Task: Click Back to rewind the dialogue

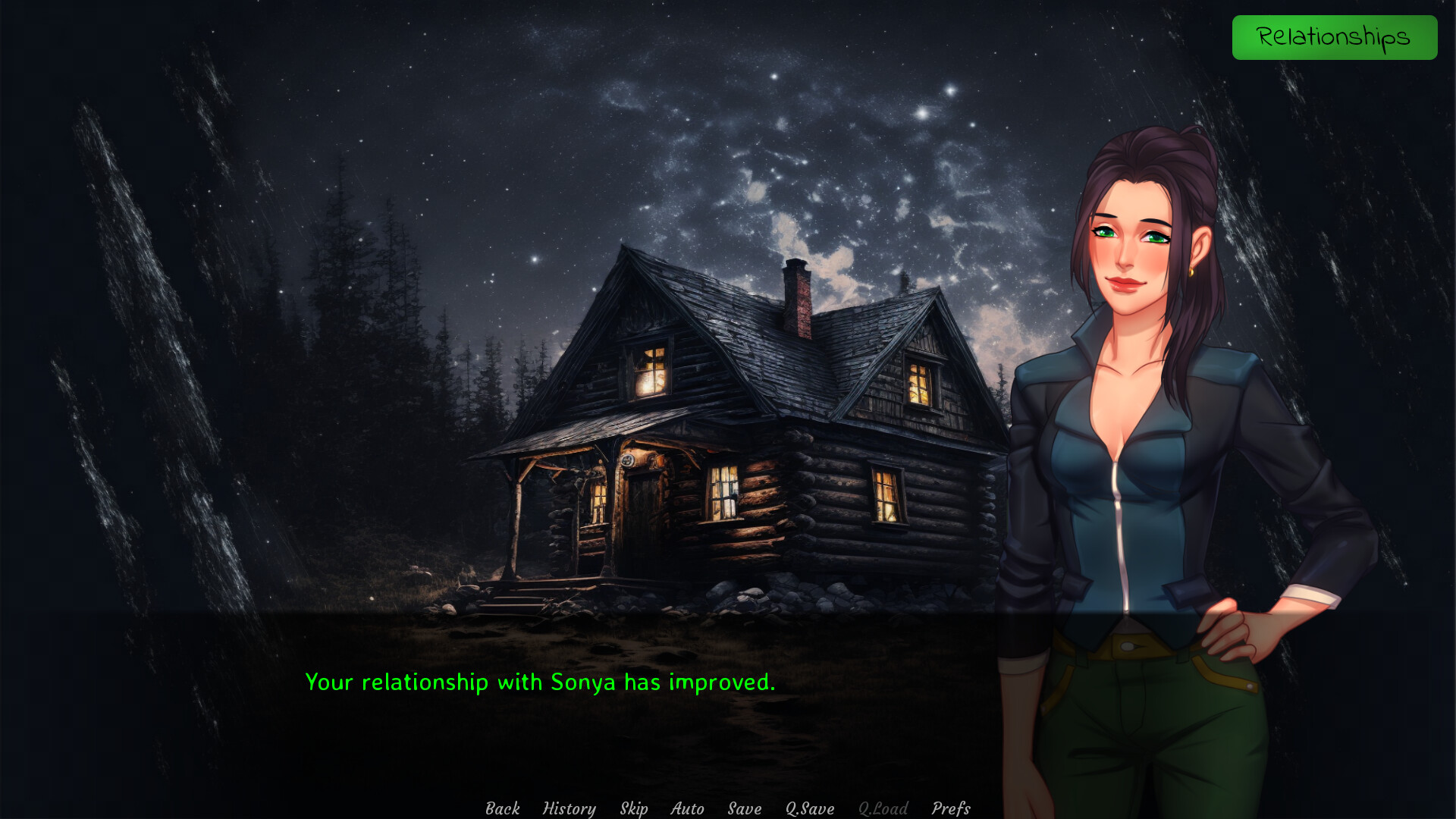Action: point(502,808)
